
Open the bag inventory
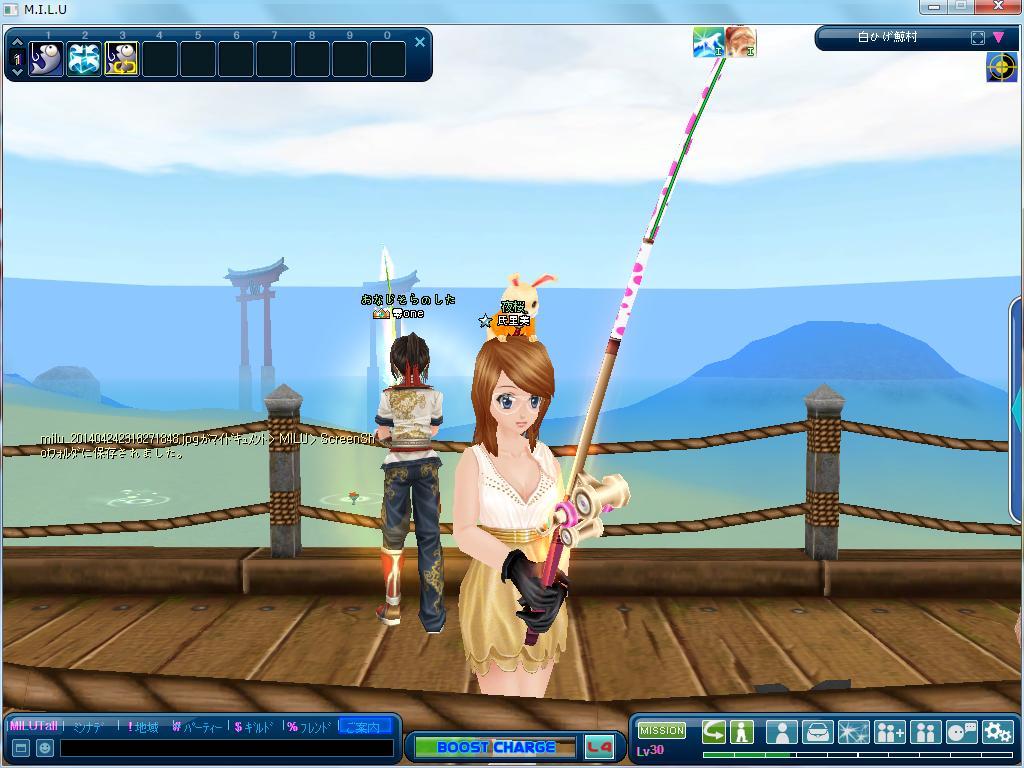click(x=817, y=732)
